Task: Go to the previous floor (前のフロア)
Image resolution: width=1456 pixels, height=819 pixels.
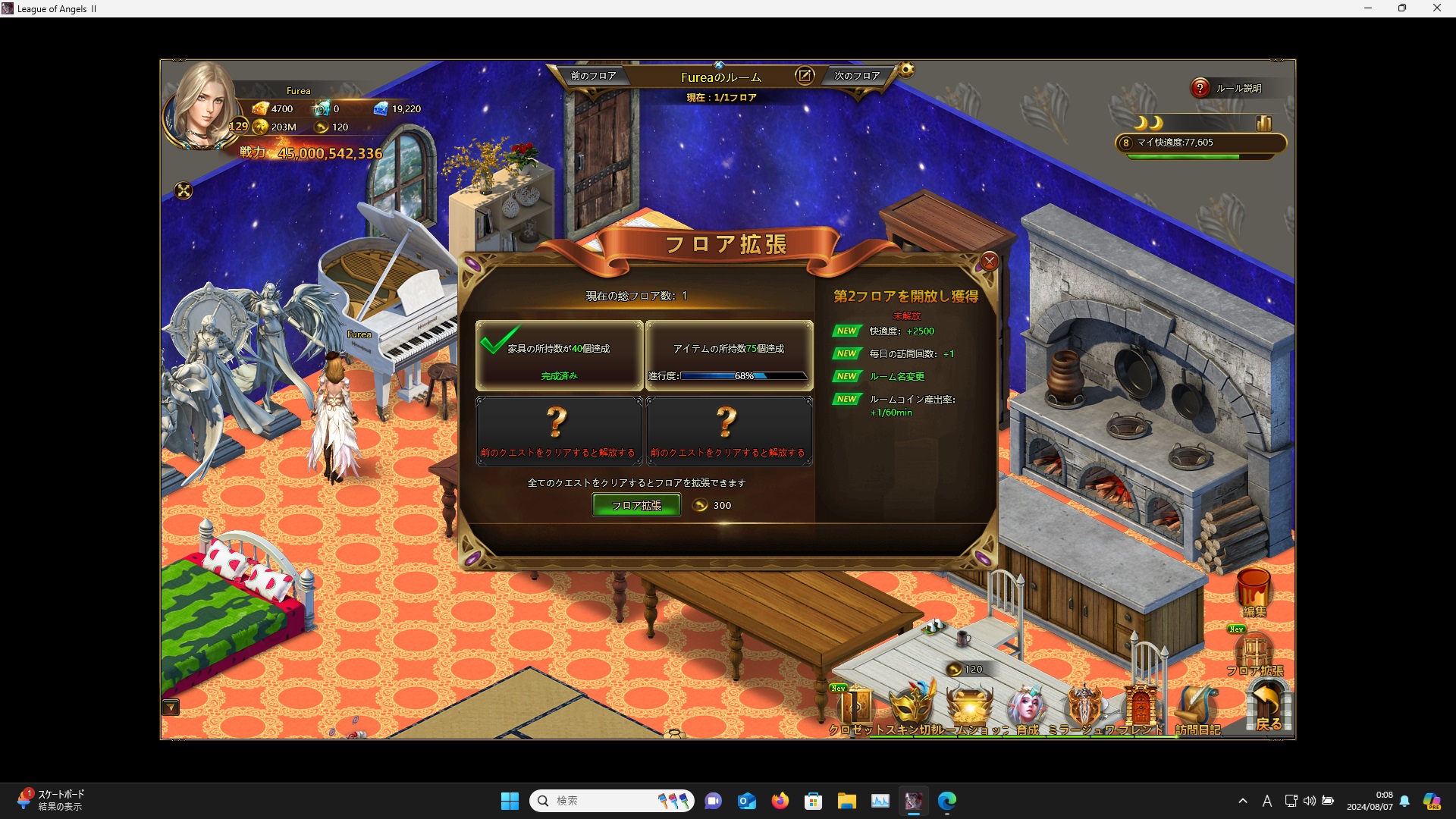Action: 593,76
